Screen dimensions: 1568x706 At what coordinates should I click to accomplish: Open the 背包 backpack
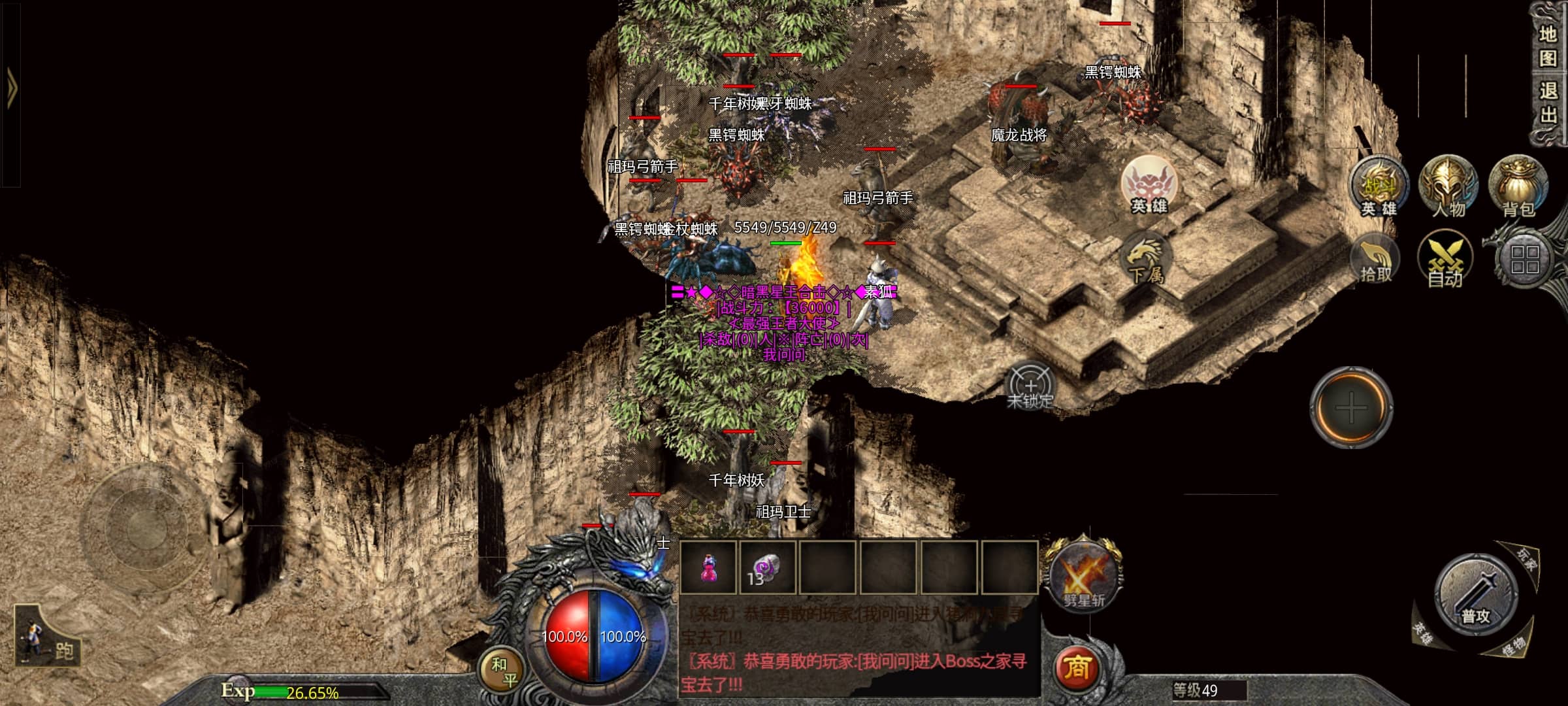[1518, 186]
